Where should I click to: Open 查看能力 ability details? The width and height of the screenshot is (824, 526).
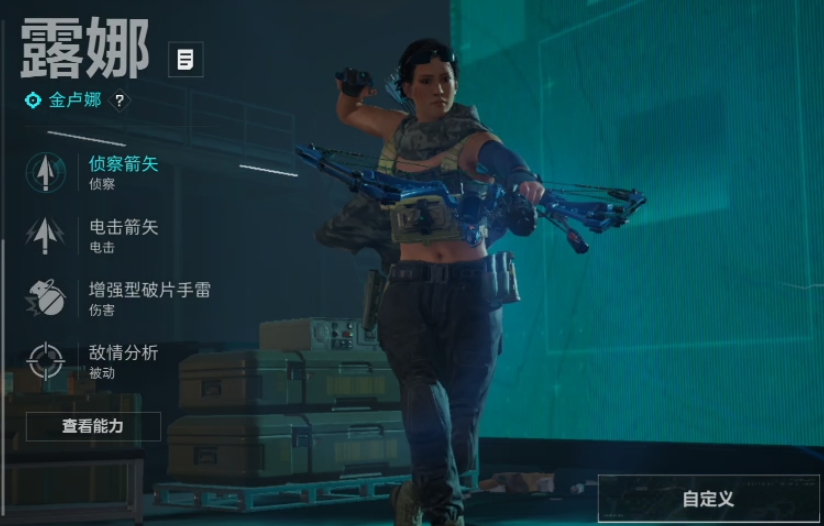93,426
